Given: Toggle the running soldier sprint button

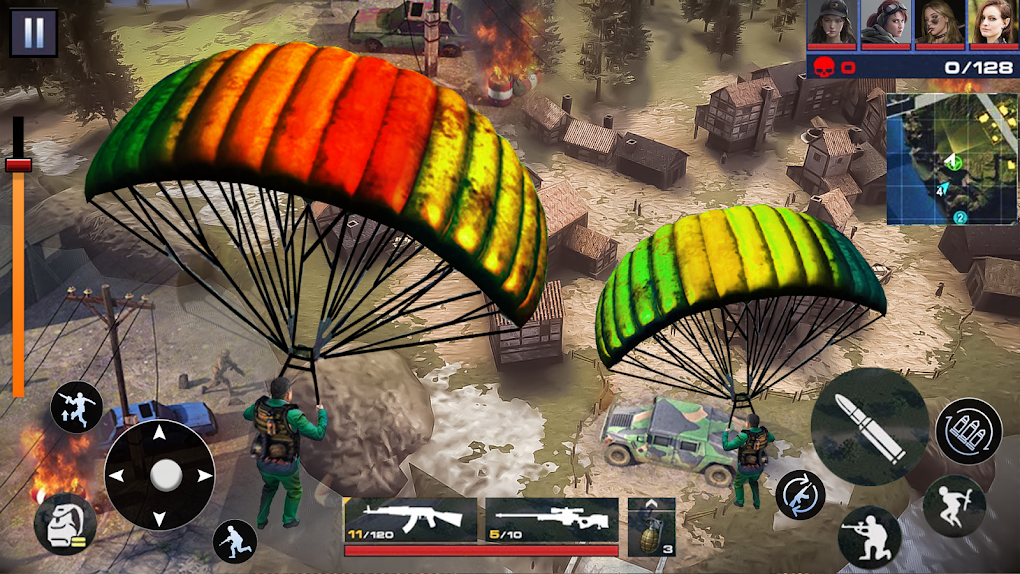Looking at the screenshot, I should [x=235, y=541].
